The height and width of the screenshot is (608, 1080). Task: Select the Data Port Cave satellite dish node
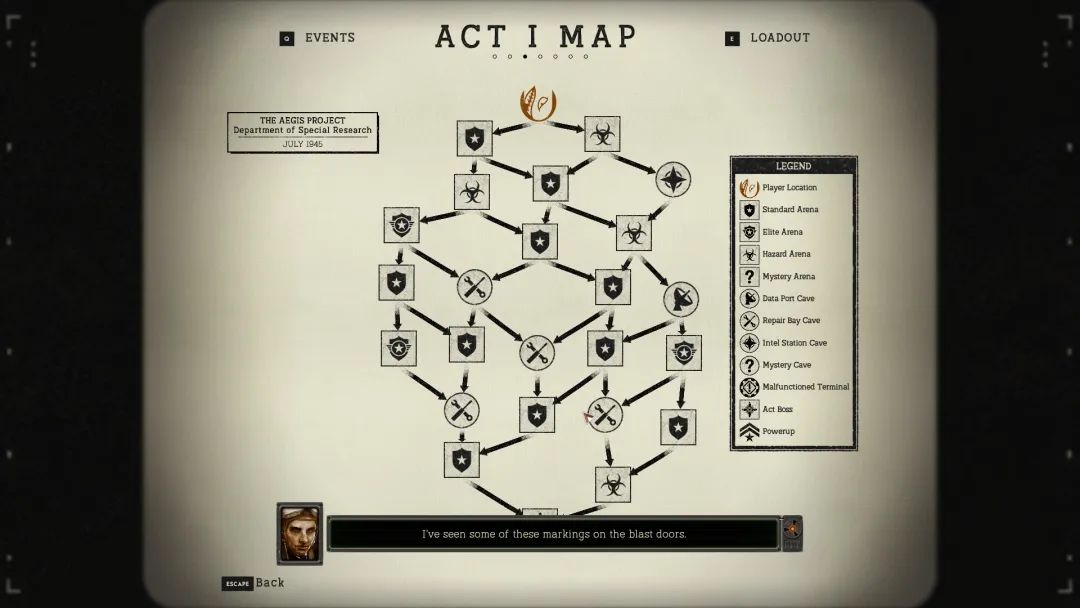pyautogui.click(x=680, y=298)
